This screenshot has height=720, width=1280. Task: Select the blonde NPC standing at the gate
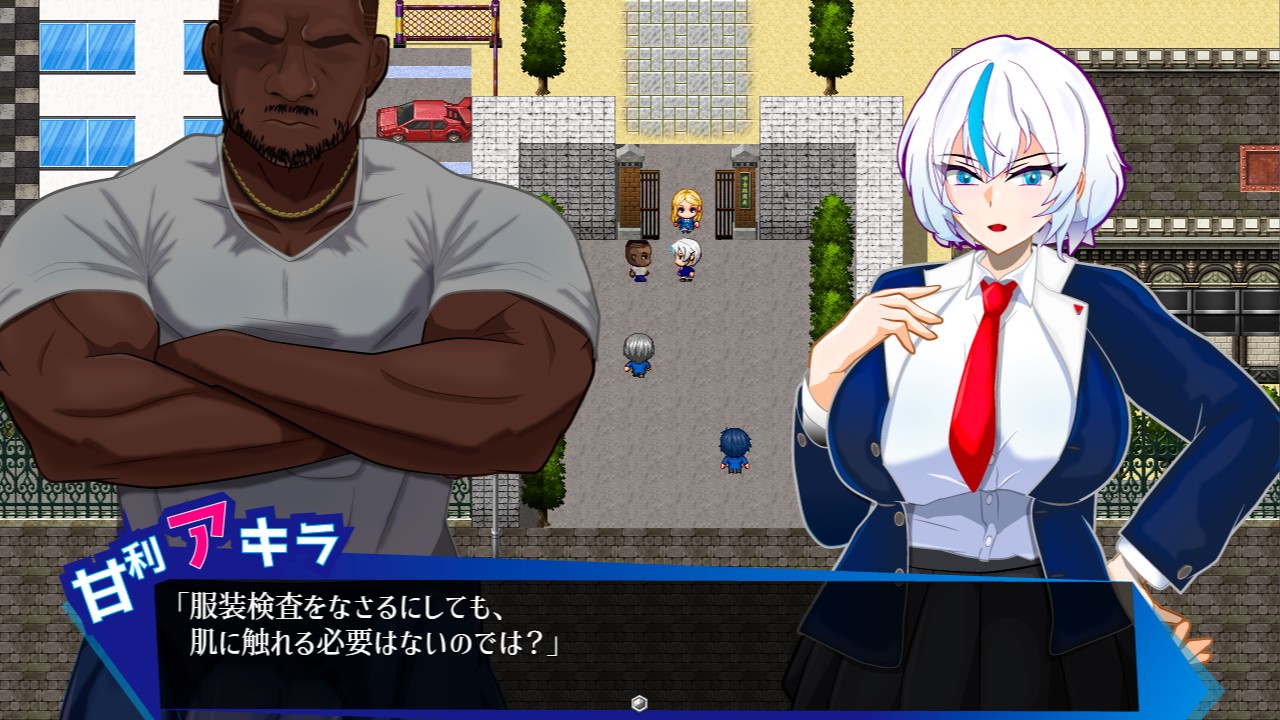686,212
